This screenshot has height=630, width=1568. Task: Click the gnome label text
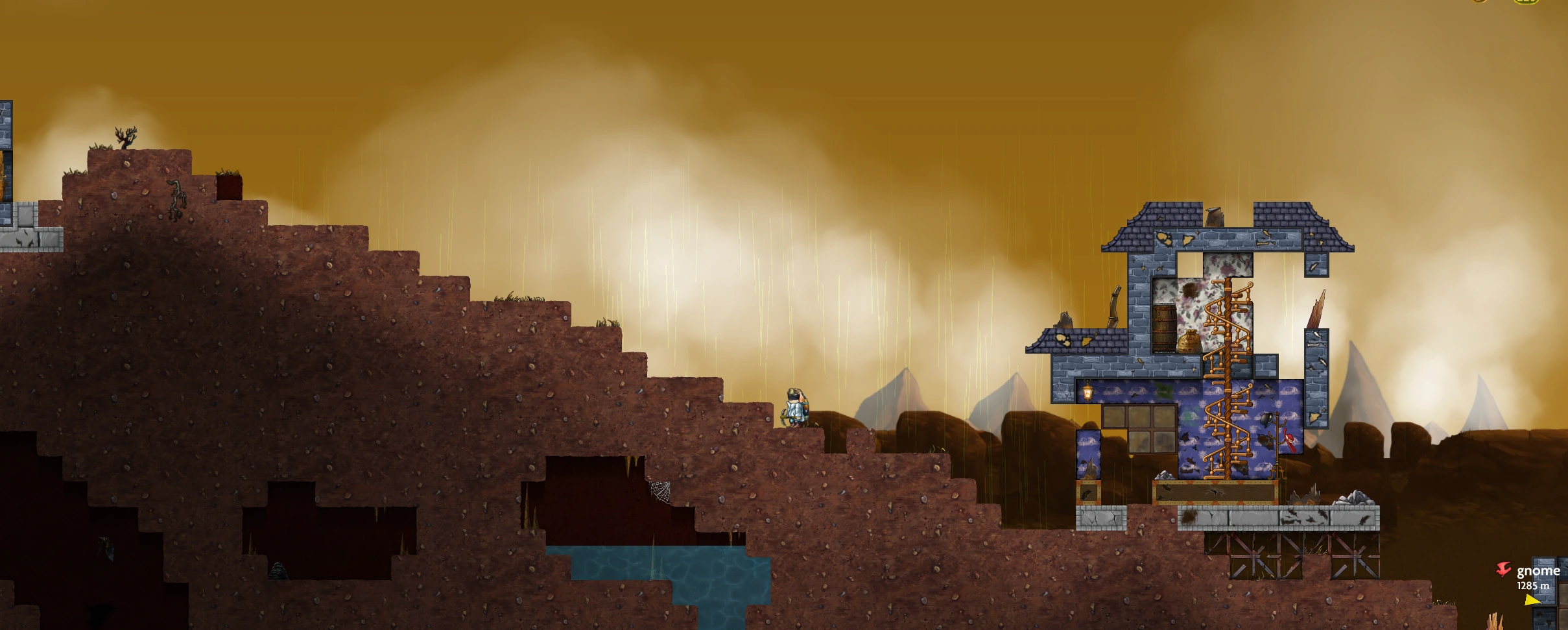click(1538, 571)
